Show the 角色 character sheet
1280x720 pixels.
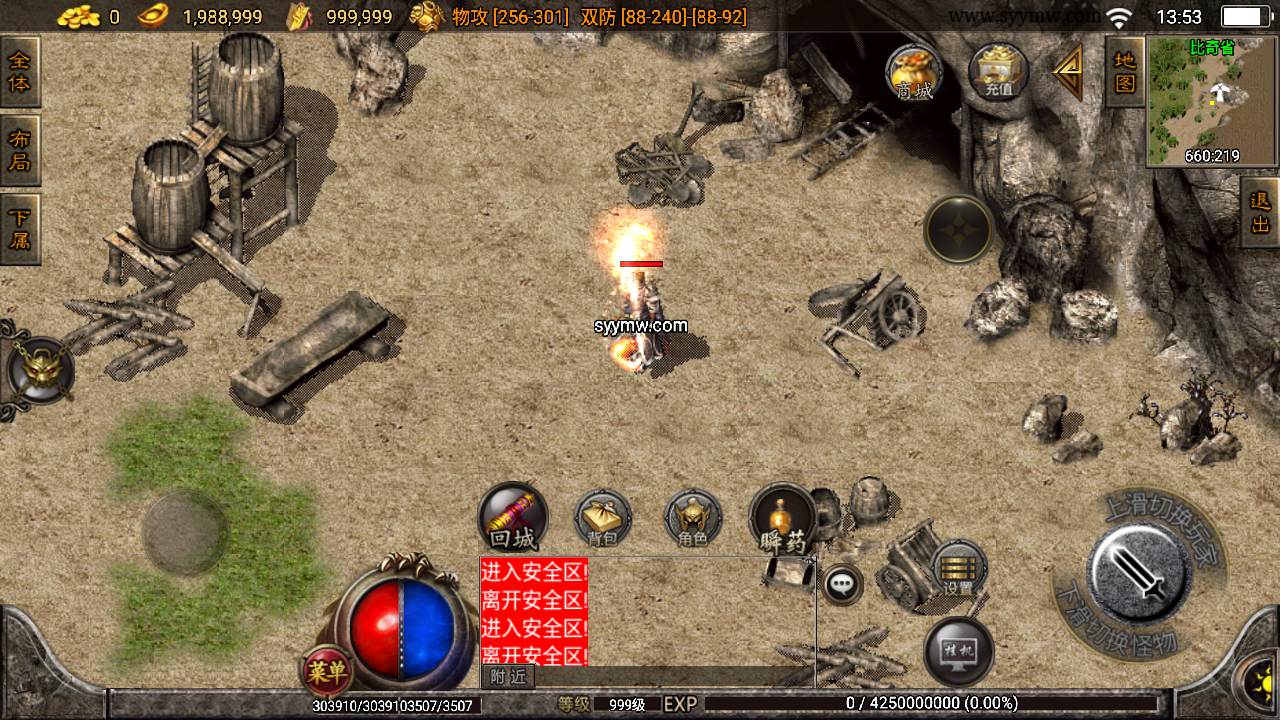pos(693,518)
